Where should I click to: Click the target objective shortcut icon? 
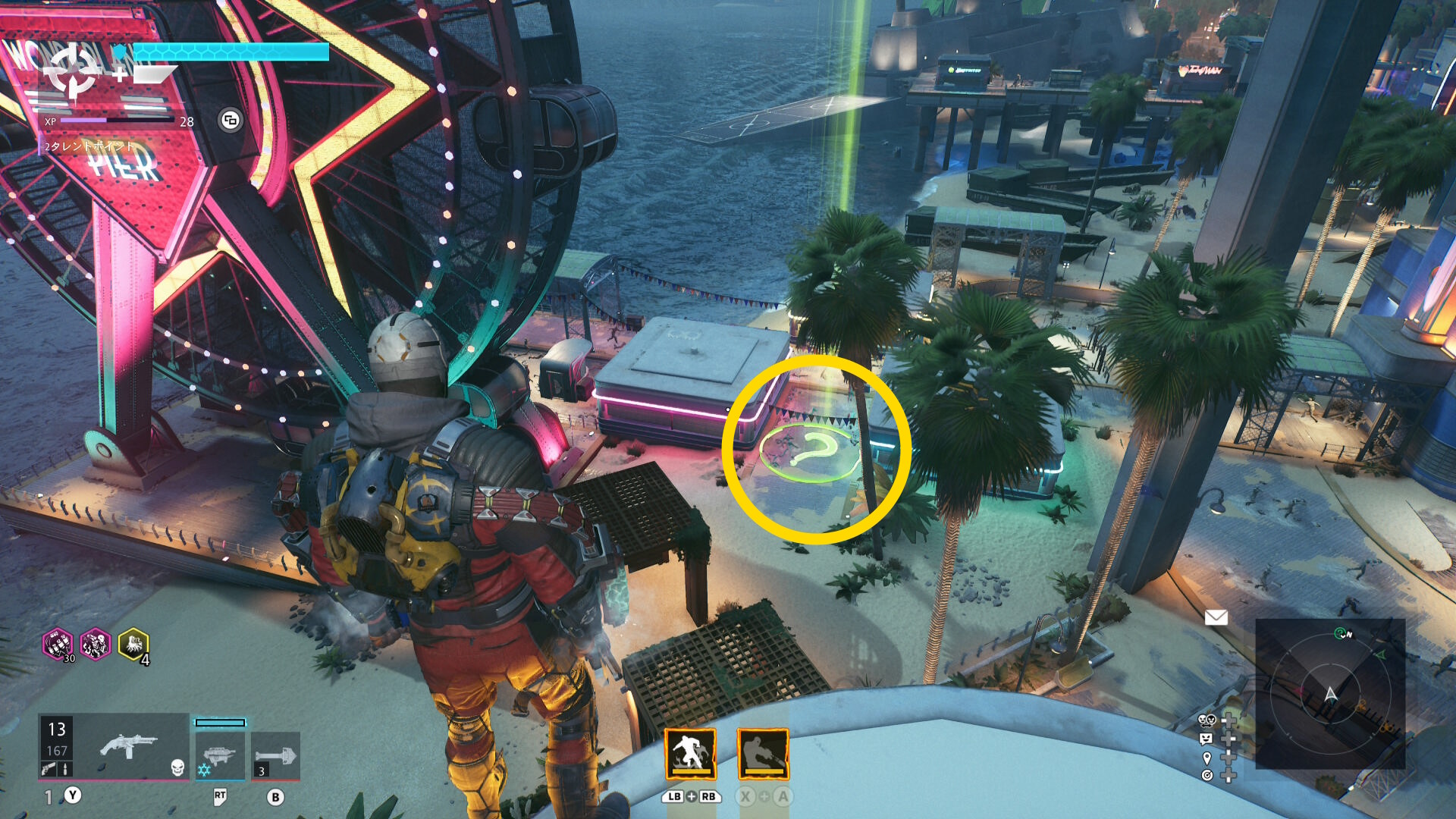[1206, 775]
